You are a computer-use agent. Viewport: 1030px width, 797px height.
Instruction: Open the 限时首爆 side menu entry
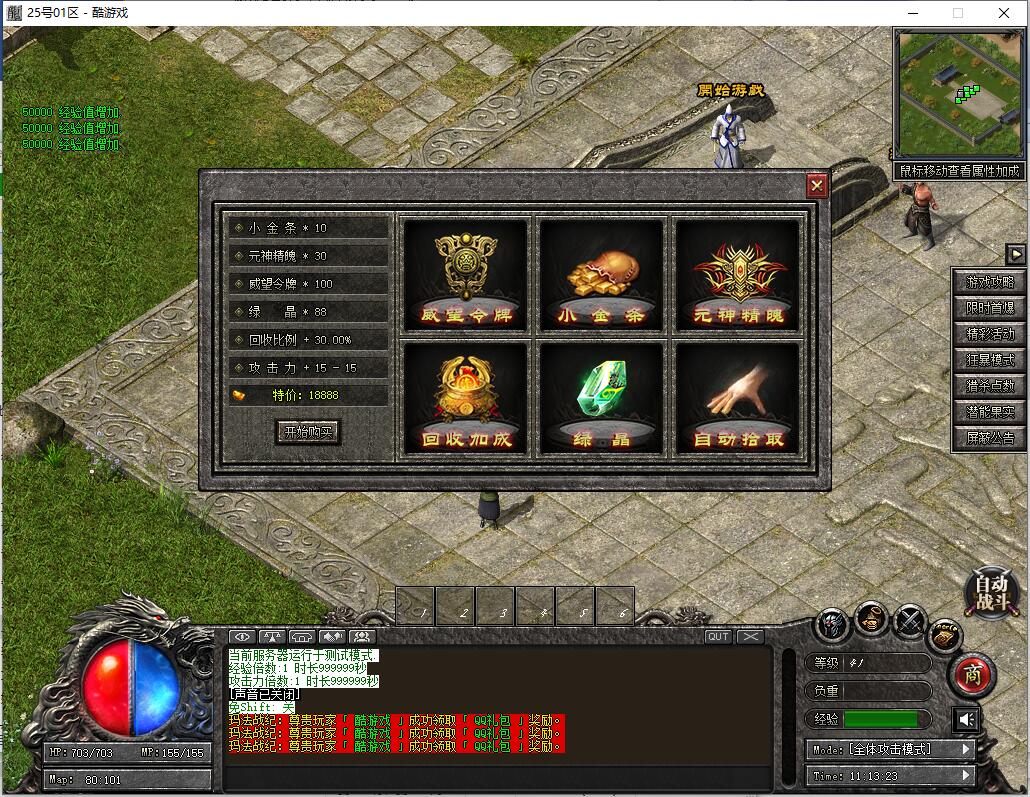point(989,308)
